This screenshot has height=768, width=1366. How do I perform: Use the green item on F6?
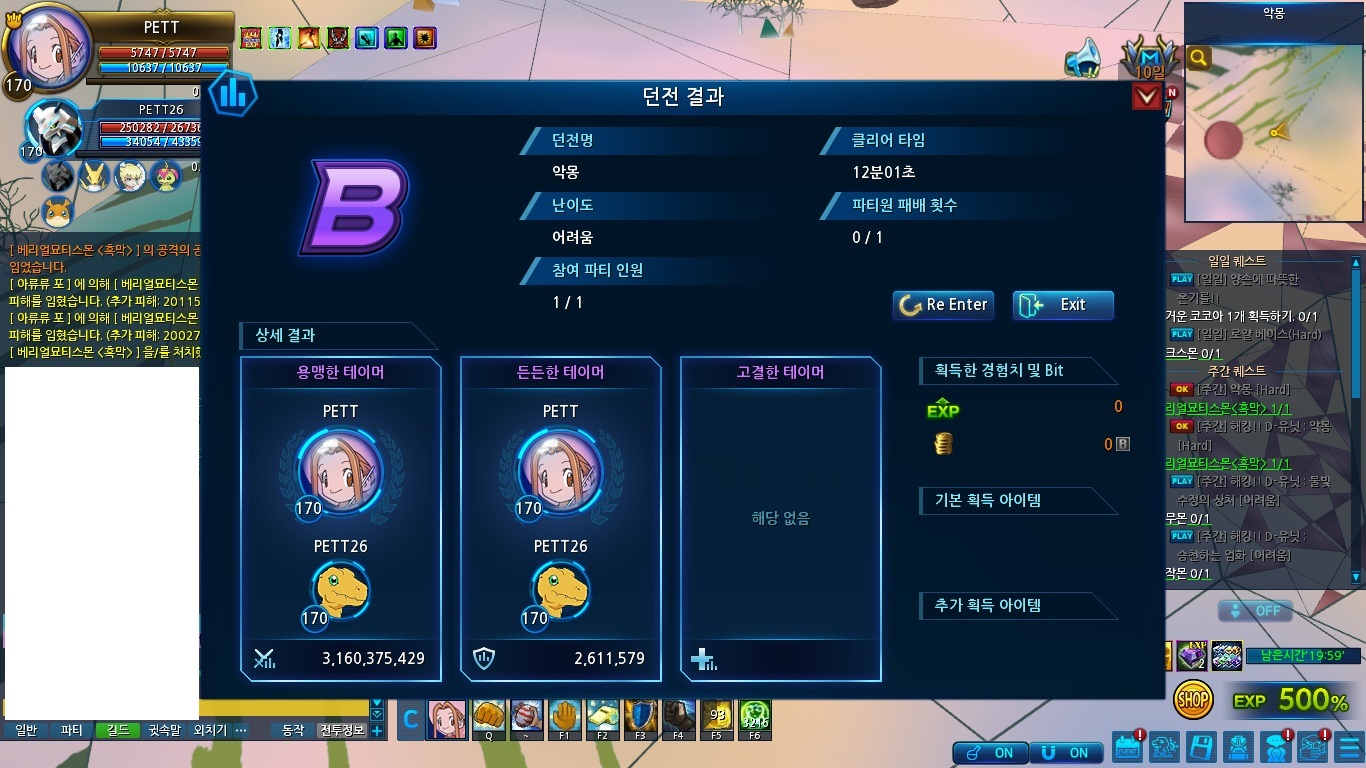754,719
